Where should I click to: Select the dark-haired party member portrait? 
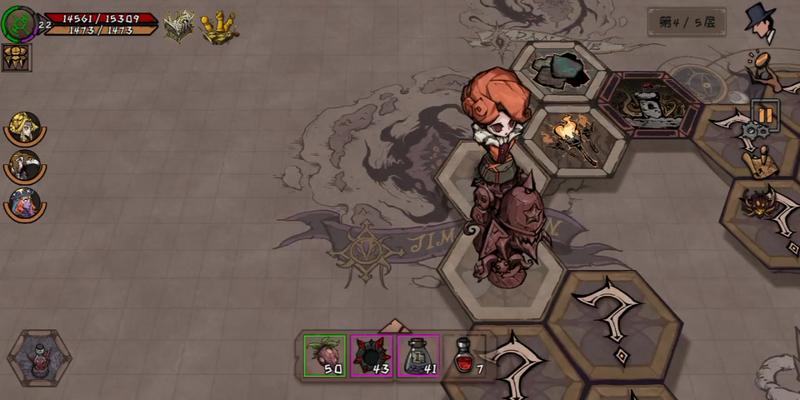[x=22, y=164]
